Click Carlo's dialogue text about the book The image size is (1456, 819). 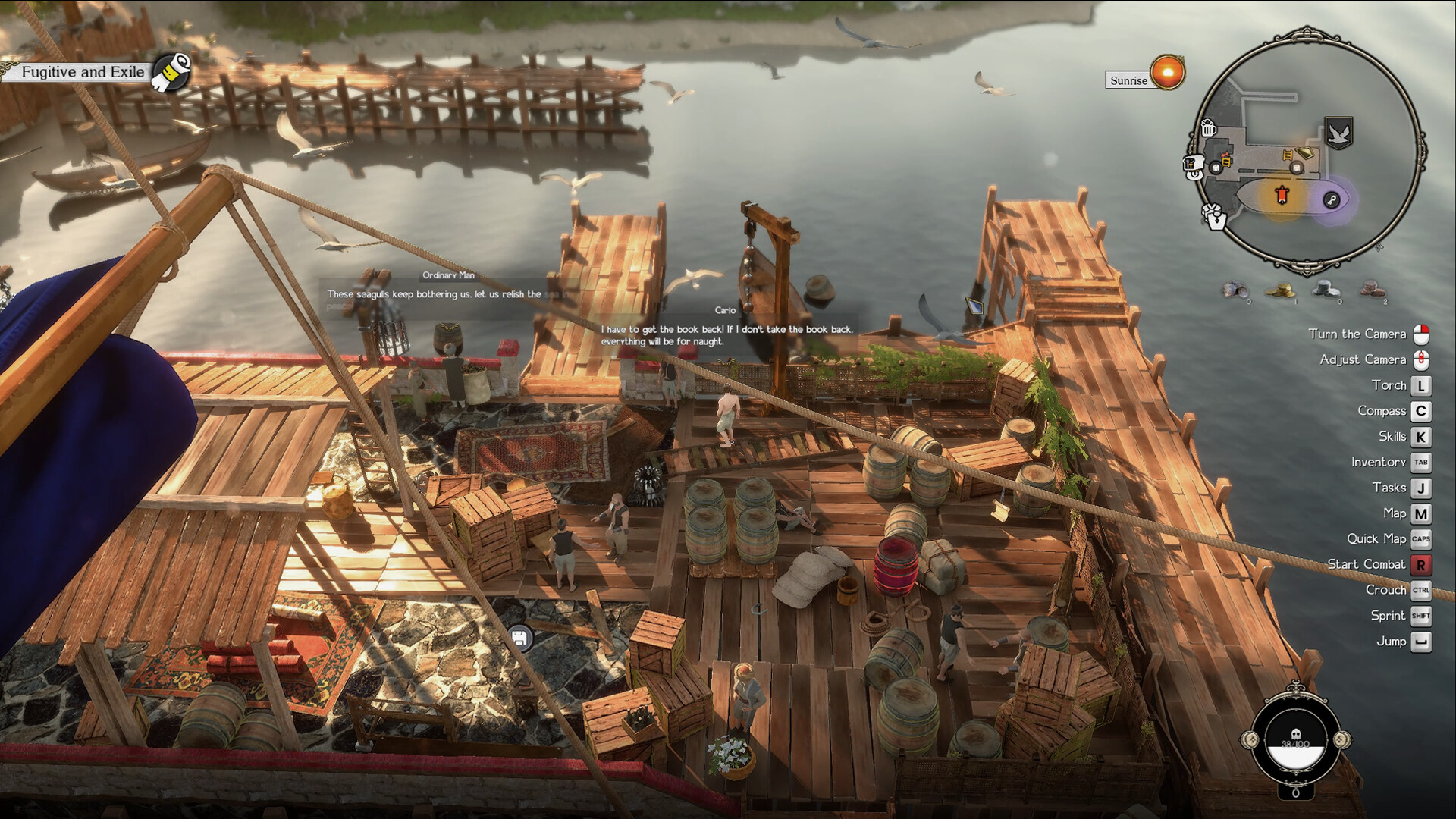tap(726, 335)
